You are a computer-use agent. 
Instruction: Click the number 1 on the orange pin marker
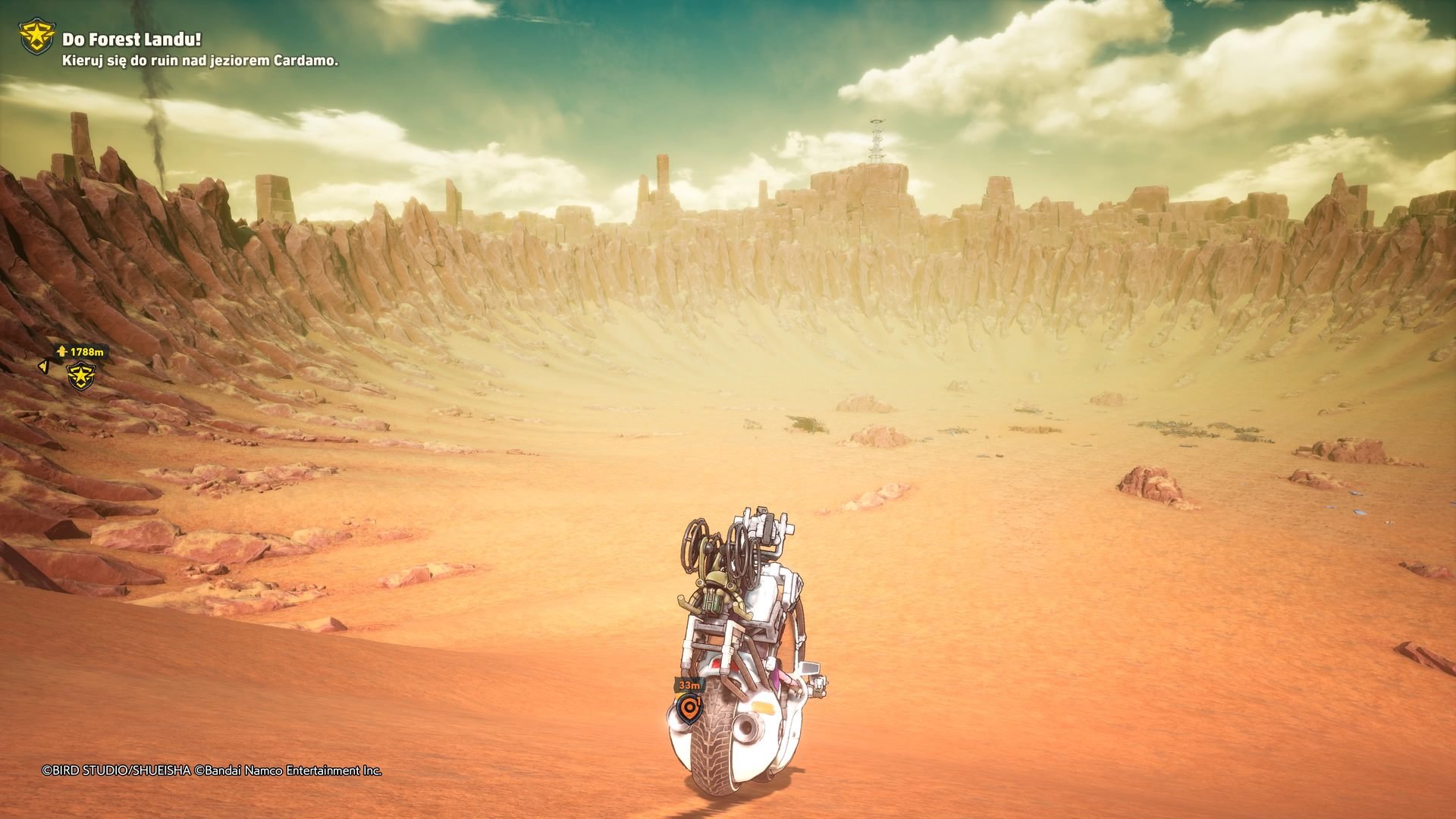coord(698,701)
